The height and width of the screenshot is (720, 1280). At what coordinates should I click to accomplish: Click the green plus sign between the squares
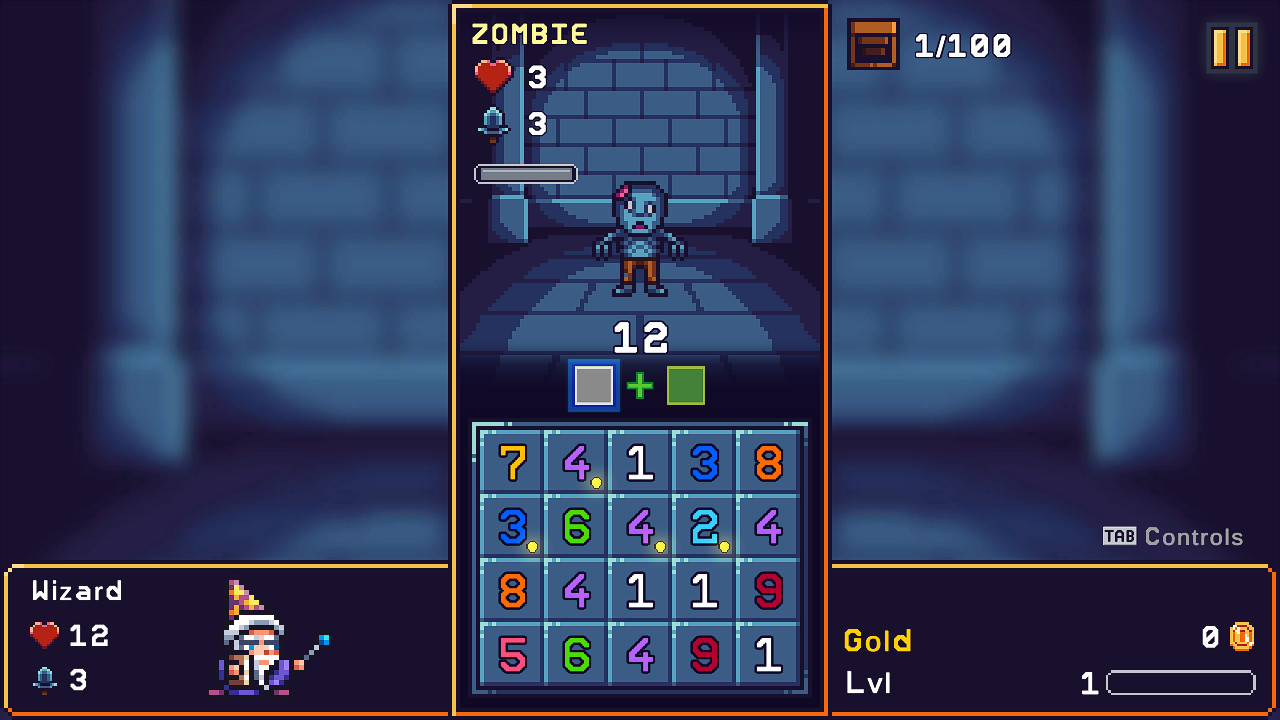tap(639, 385)
